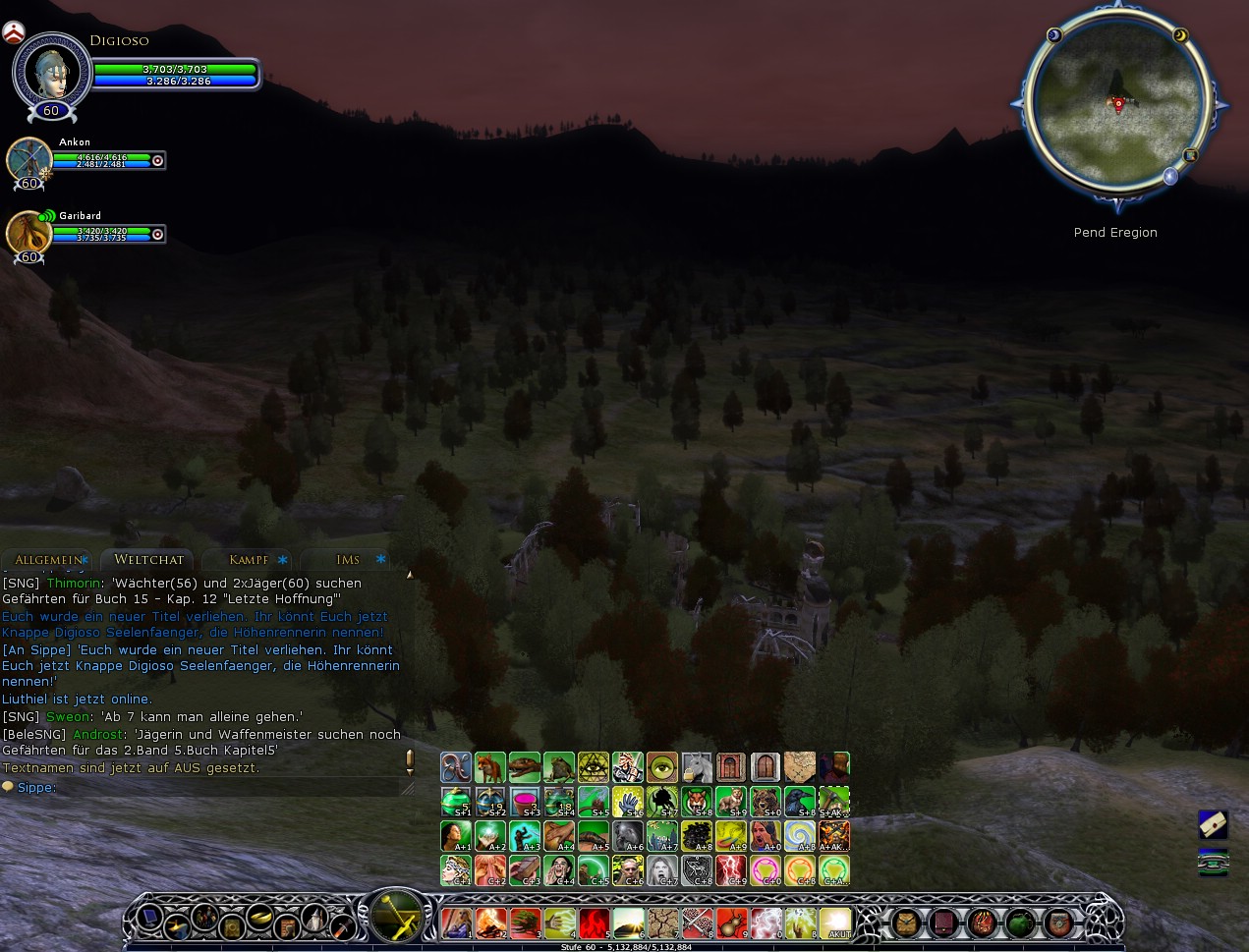Screen dimensions: 1249x952
Task: Target fellowship member Ankon's portrait
Action: coord(28,159)
